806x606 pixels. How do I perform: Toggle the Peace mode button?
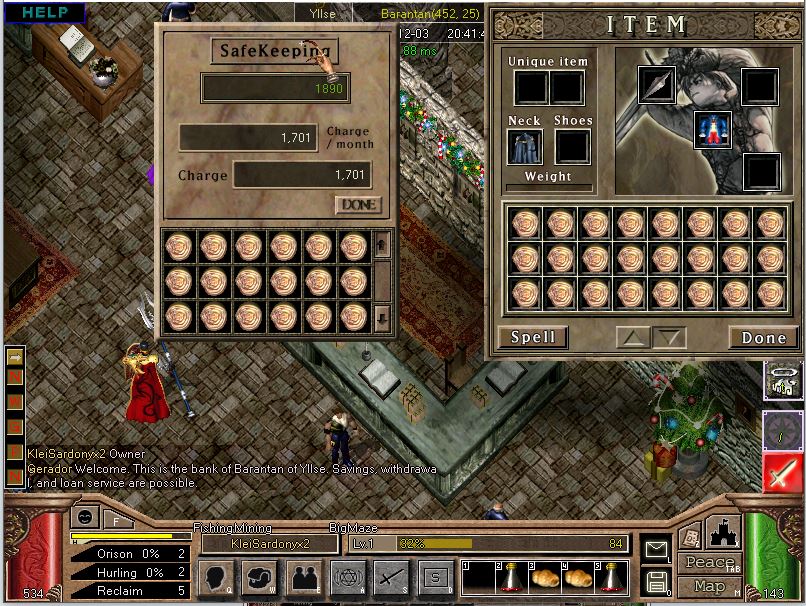pyautogui.click(x=710, y=563)
